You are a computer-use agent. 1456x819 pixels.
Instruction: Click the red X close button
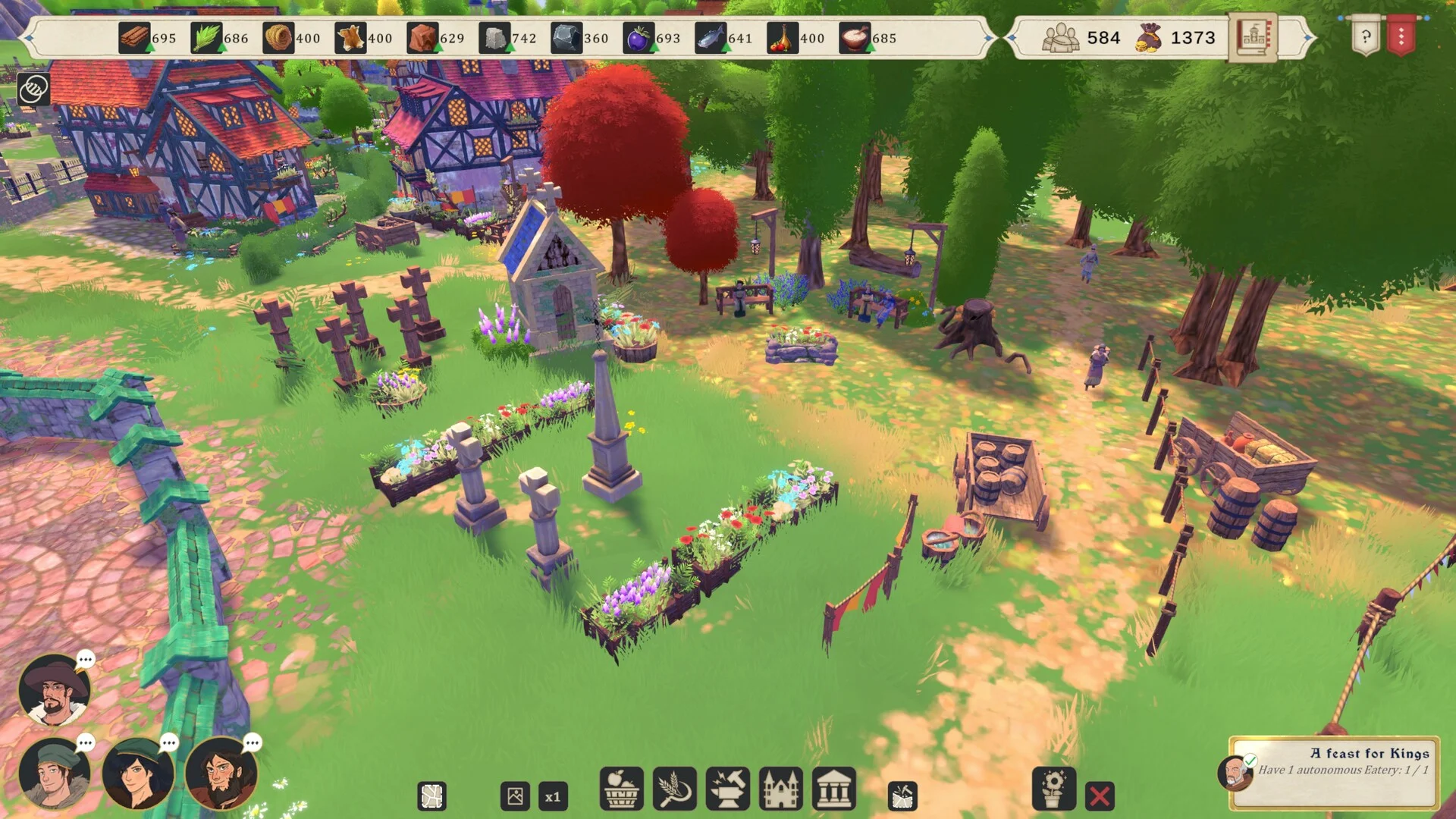click(1100, 796)
